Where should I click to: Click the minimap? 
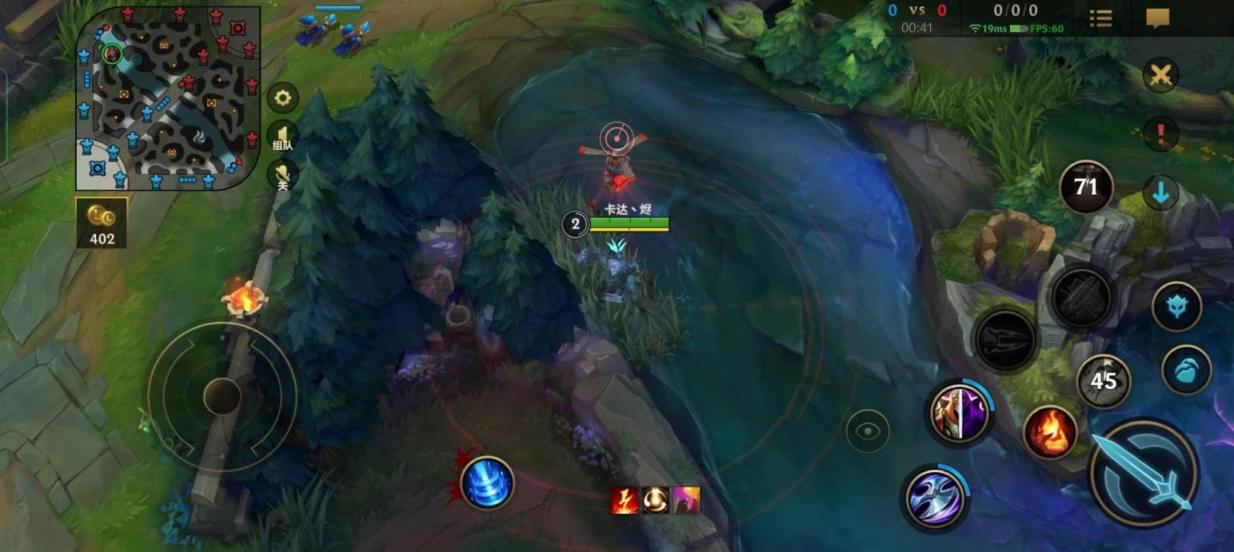tap(167, 98)
